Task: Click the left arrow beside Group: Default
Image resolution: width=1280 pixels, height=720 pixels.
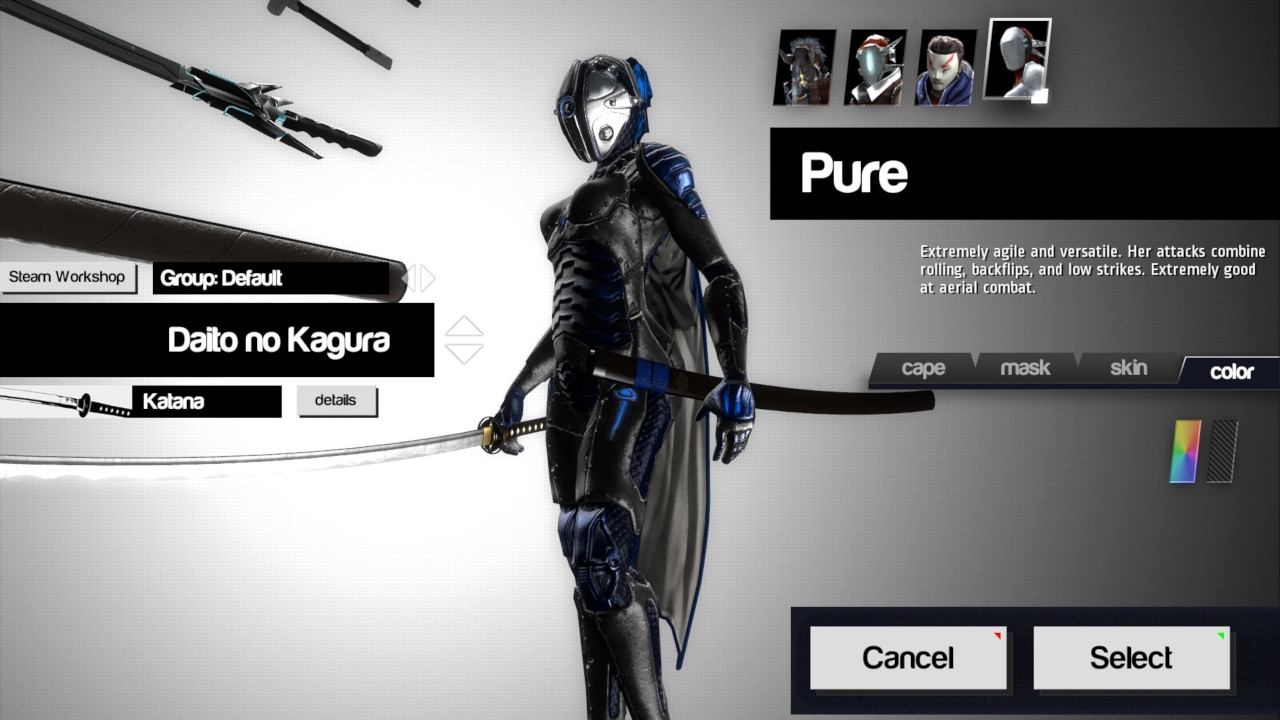Action: coord(410,278)
